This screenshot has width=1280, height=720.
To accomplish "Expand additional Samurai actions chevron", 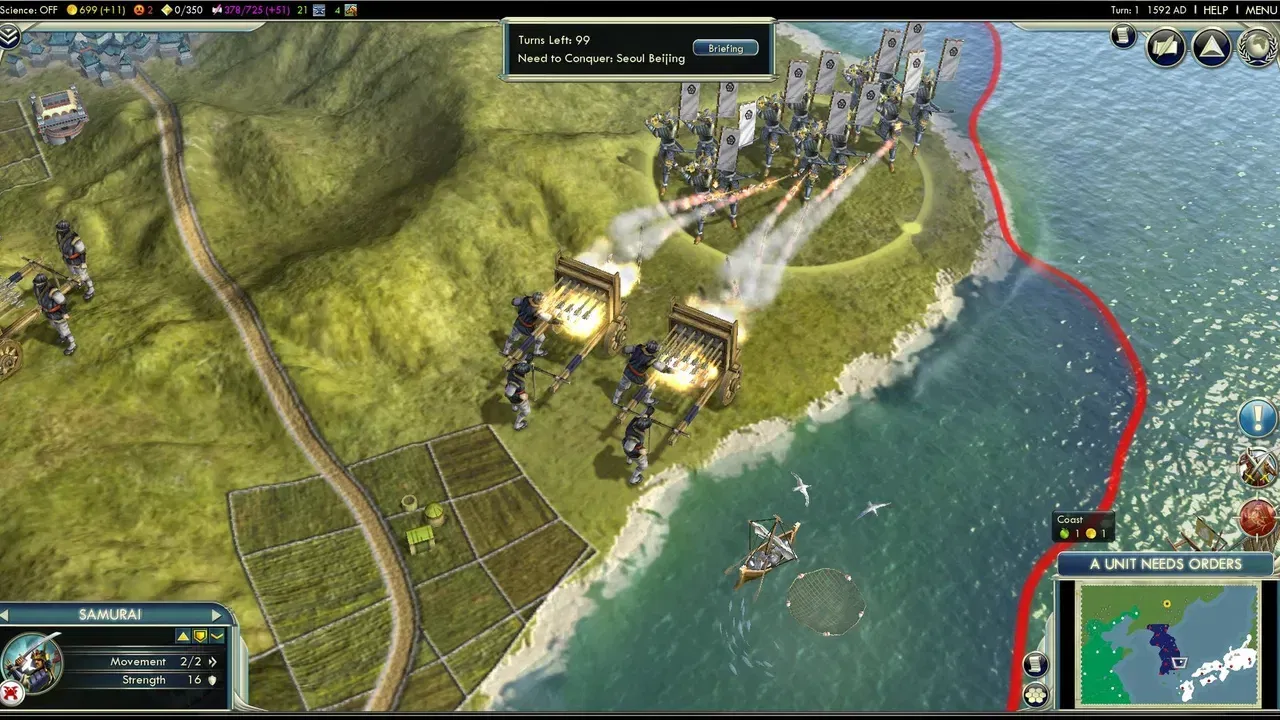I will tap(216, 636).
